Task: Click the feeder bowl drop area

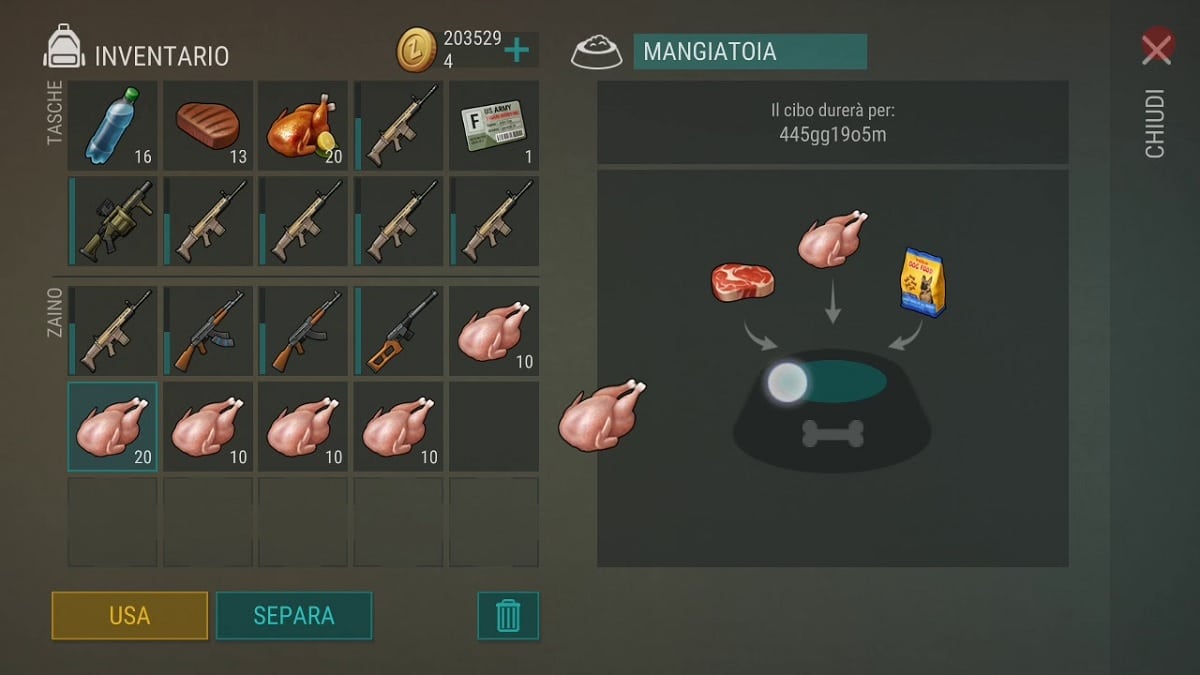Action: point(832,410)
